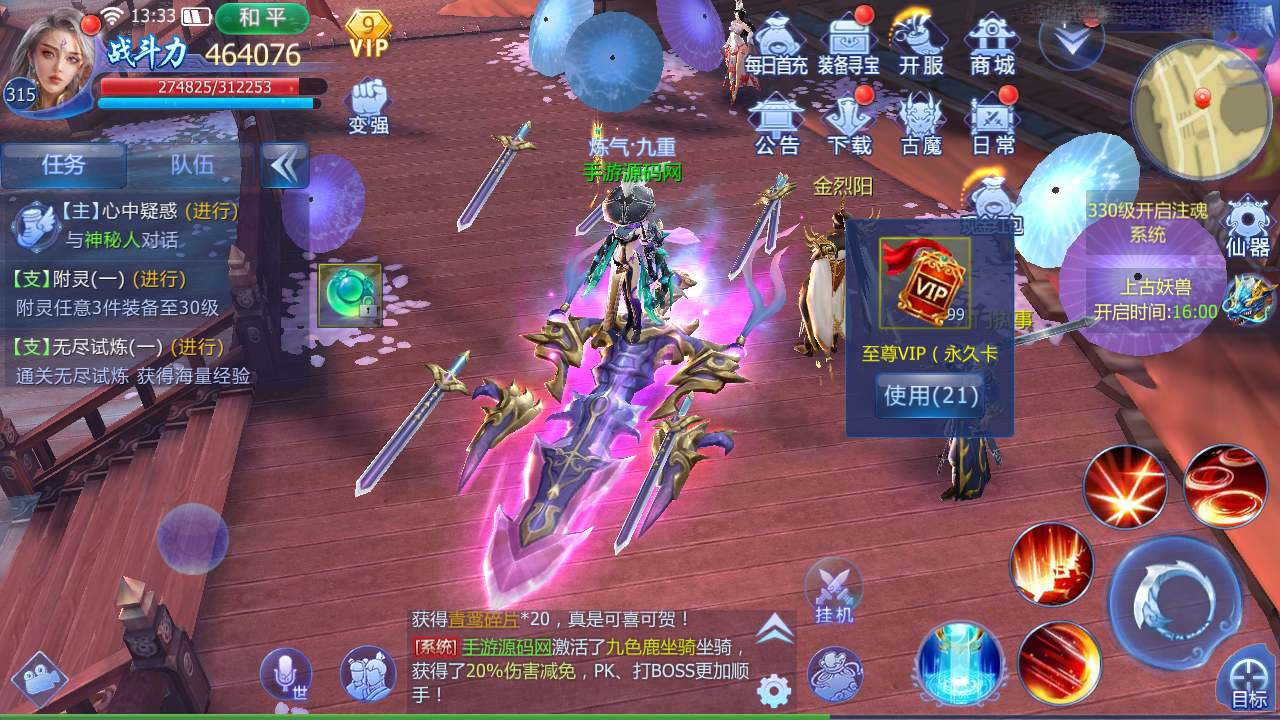The image size is (1280, 720).
Task: Open the 古魔 ancient demon menu
Action: tap(920, 124)
